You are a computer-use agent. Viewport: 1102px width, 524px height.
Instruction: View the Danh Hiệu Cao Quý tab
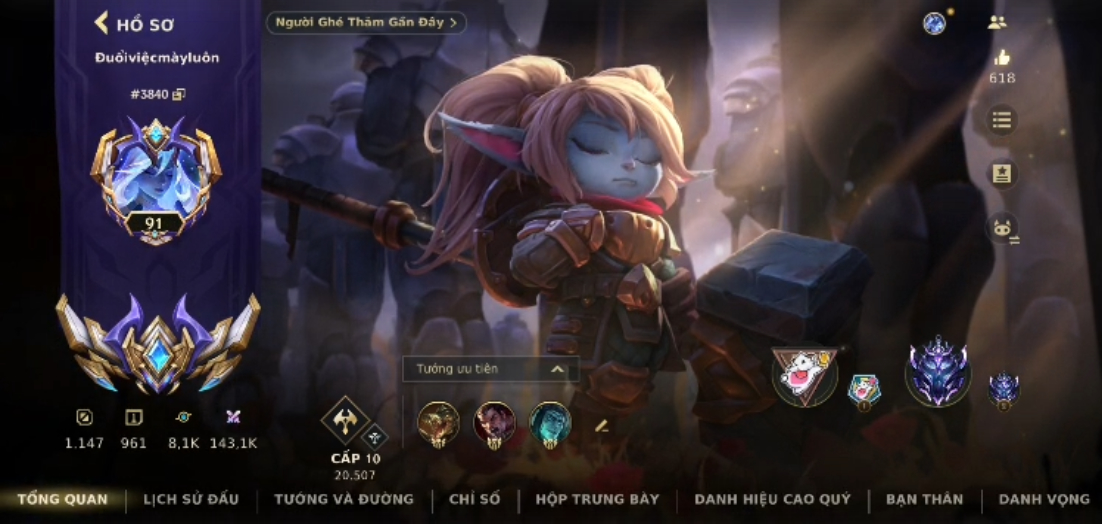point(772,499)
